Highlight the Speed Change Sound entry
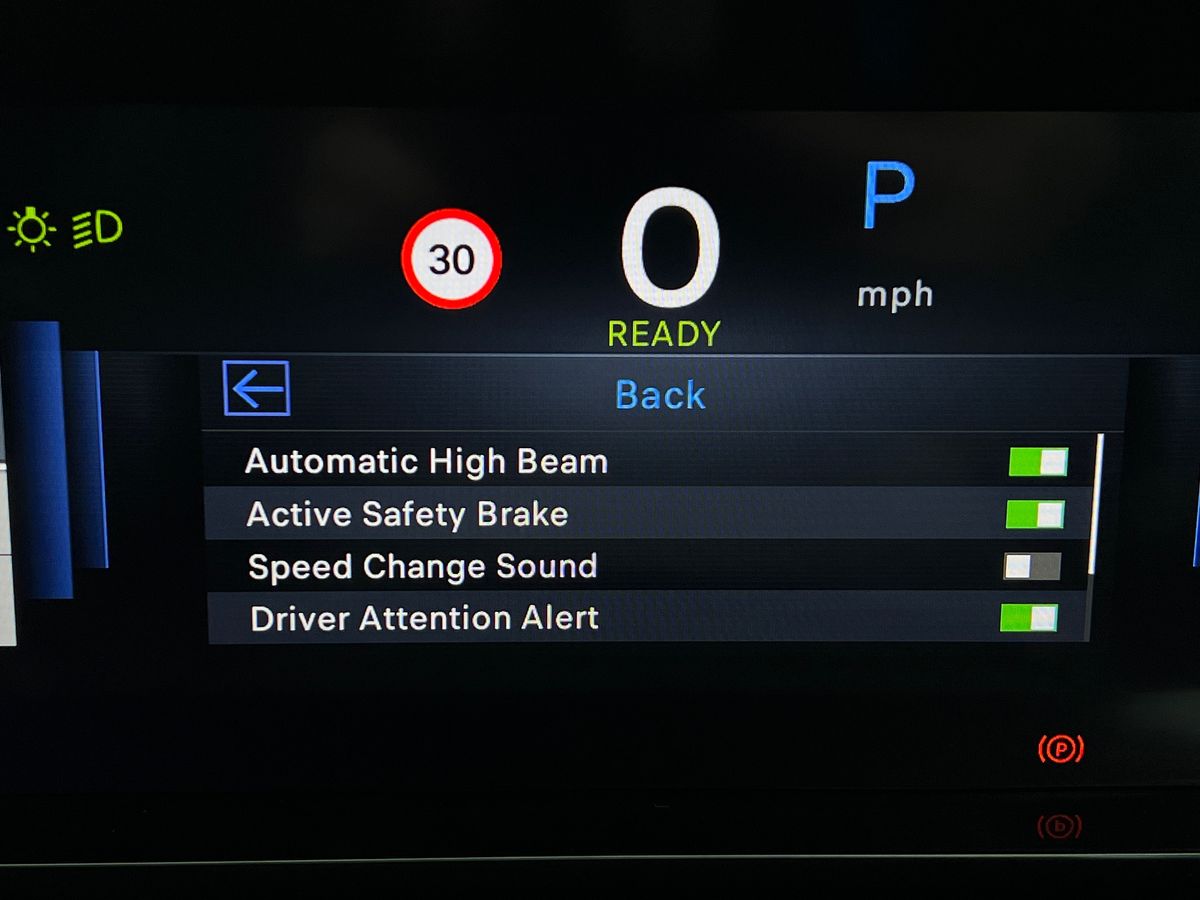 point(422,567)
